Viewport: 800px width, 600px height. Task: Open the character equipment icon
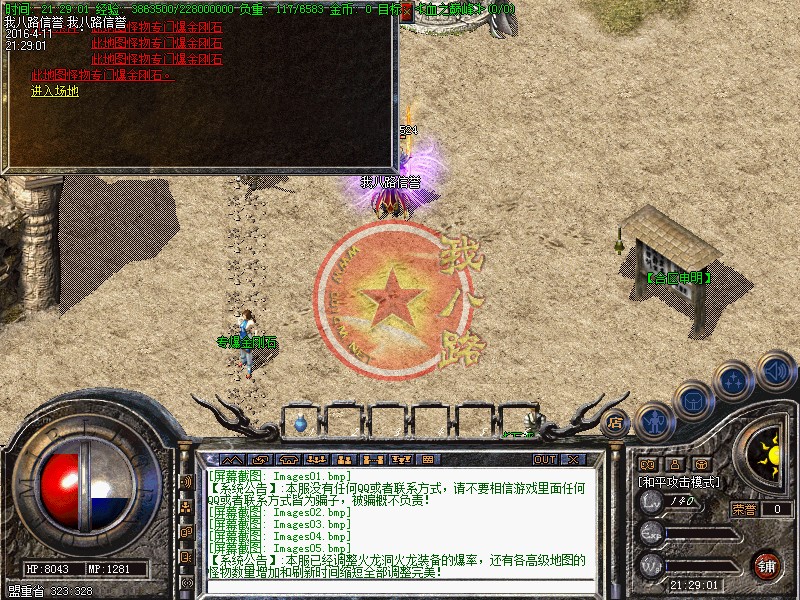point(654,421)
